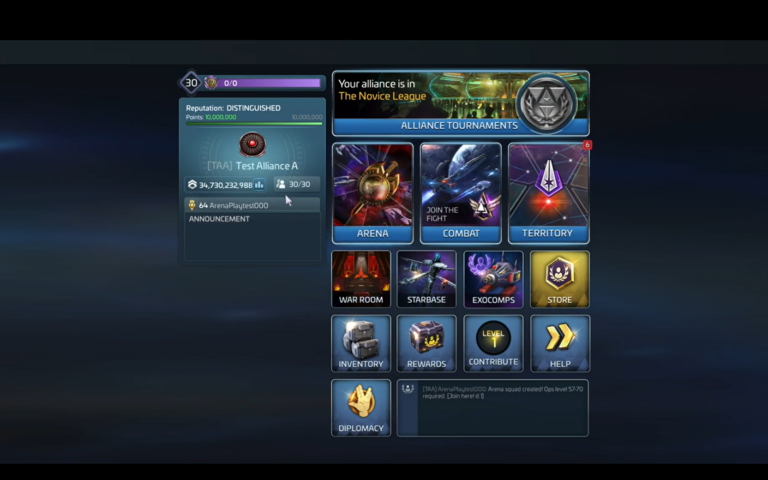Open the alliance Inventory

(361, 343)
